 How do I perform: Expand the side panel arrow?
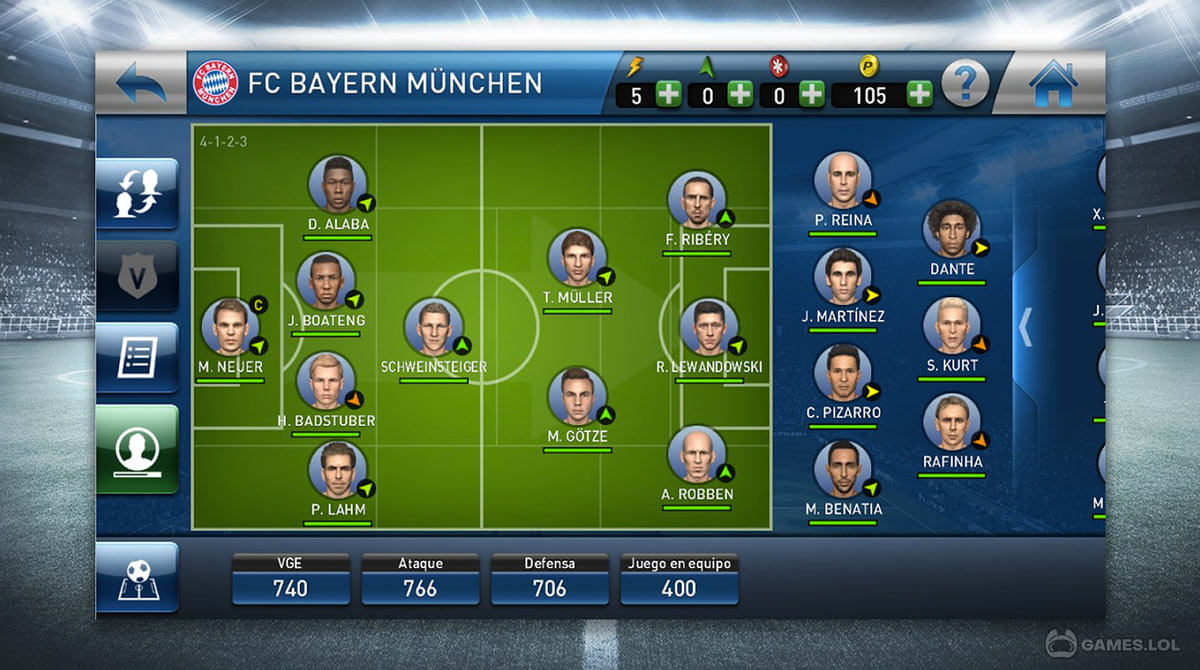point(1025,326)
